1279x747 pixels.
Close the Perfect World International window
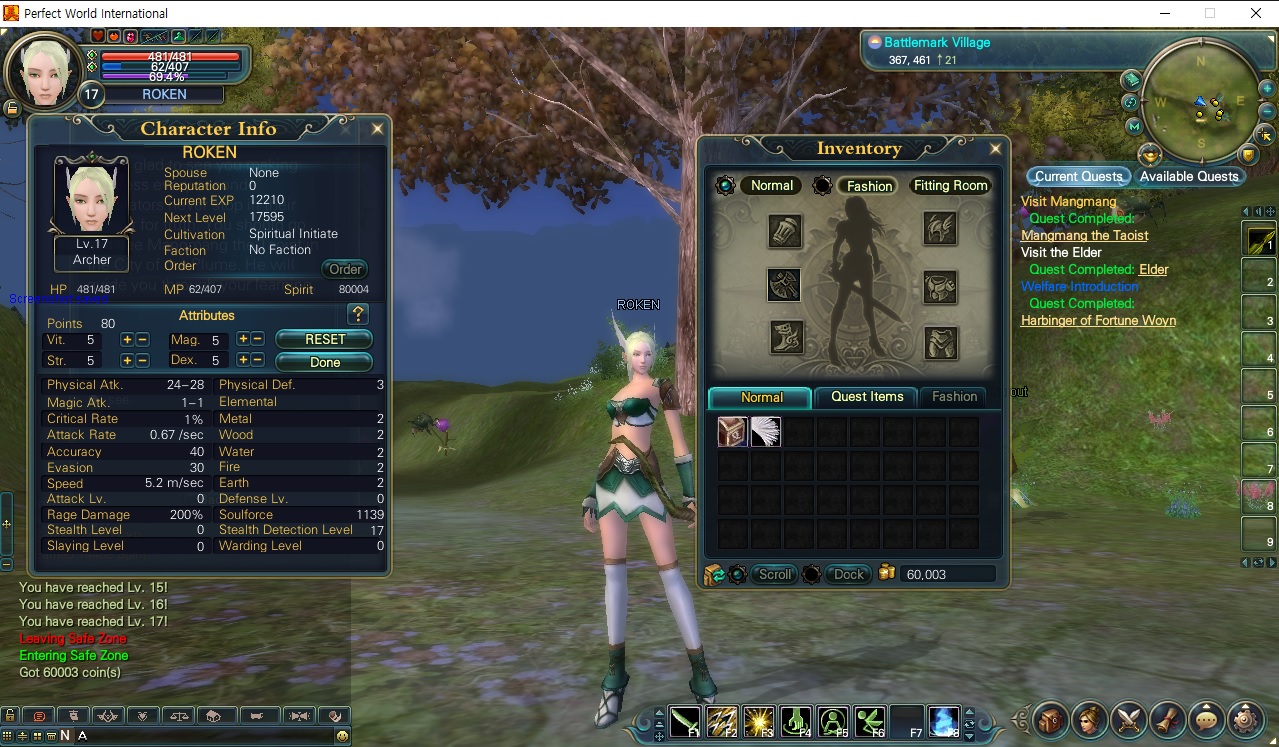[1256, 13]
